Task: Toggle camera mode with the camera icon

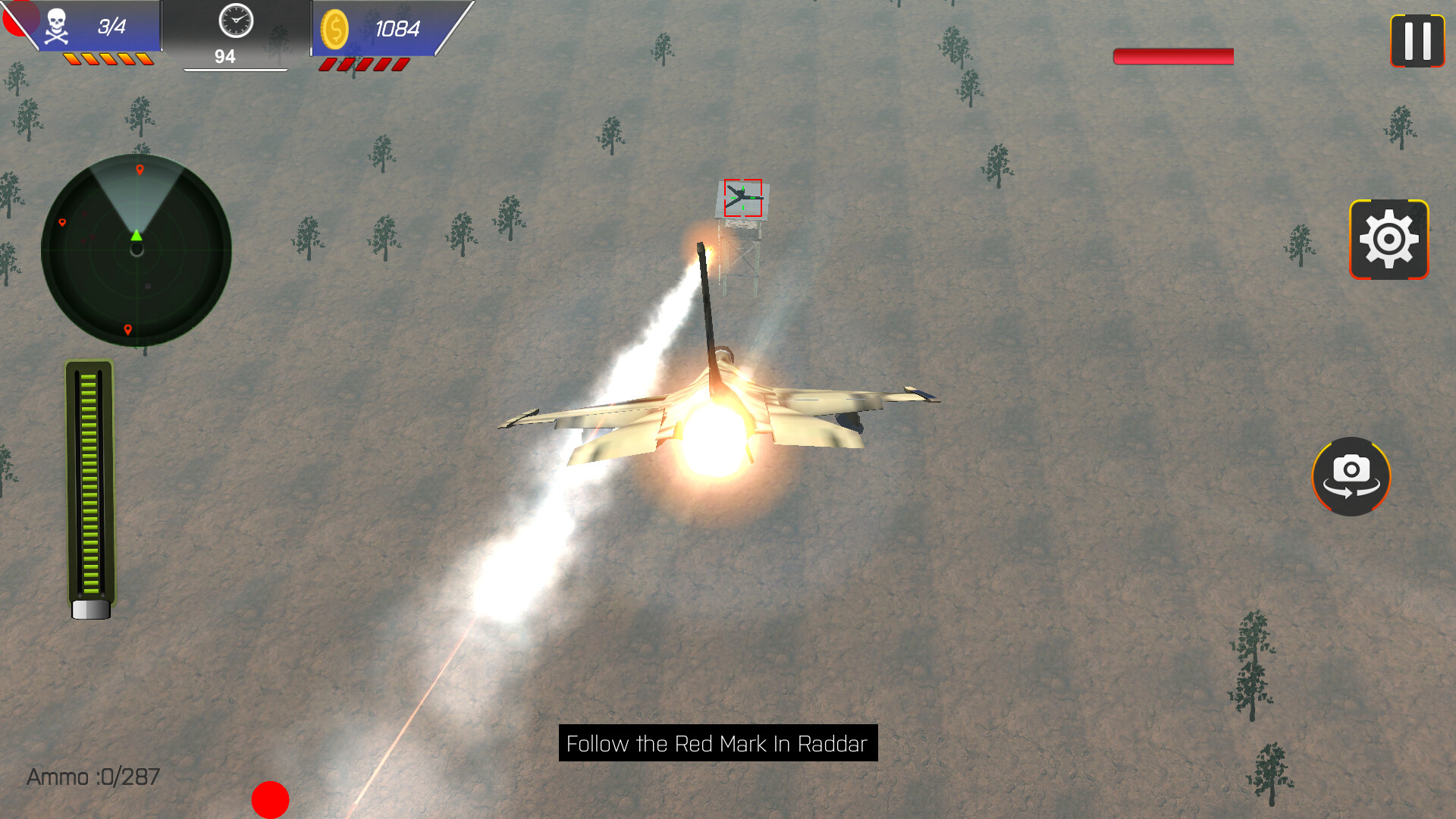Action: point(1351,476)
